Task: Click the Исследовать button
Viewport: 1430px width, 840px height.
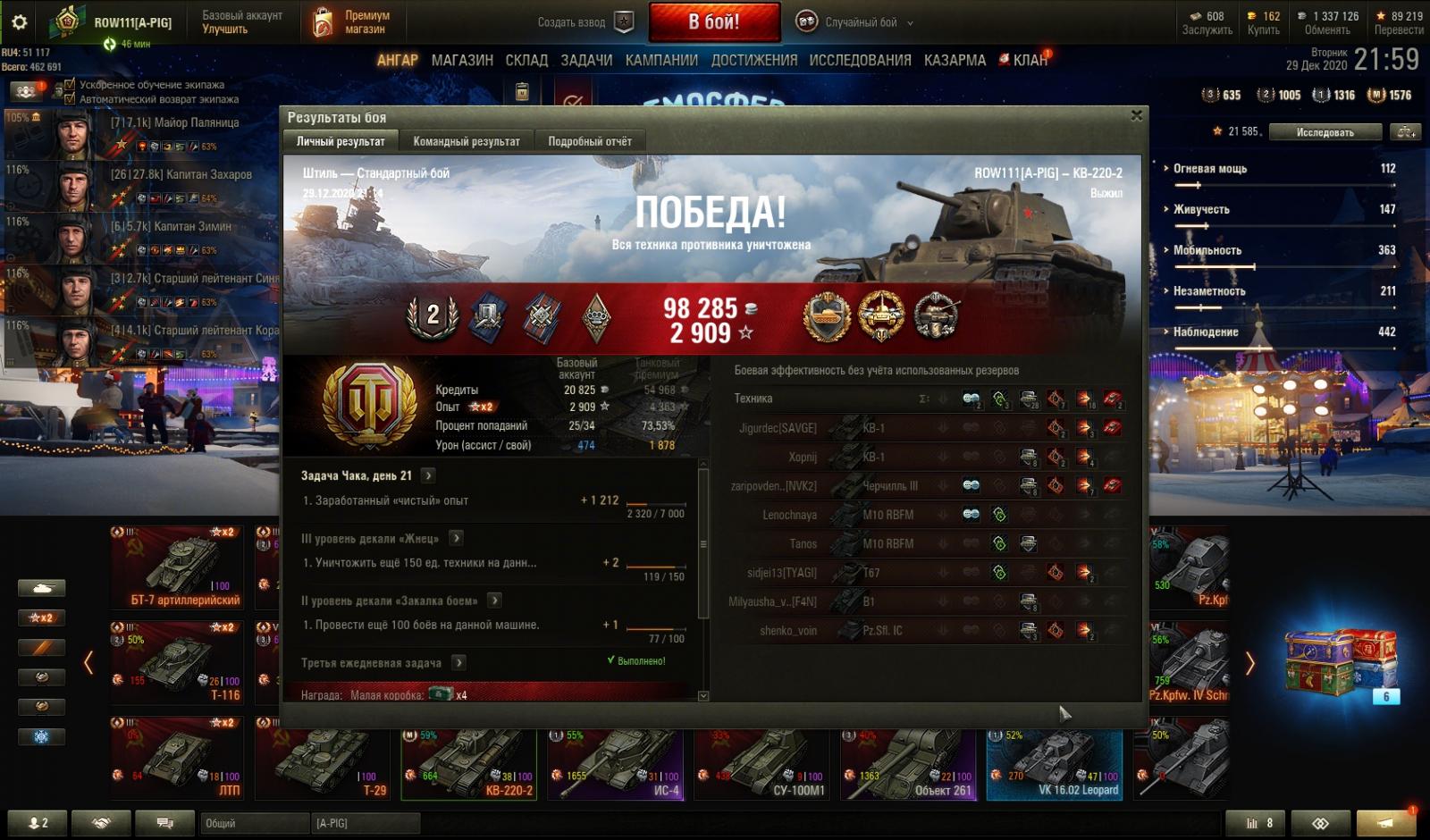Action: (x=1325, y=132)
